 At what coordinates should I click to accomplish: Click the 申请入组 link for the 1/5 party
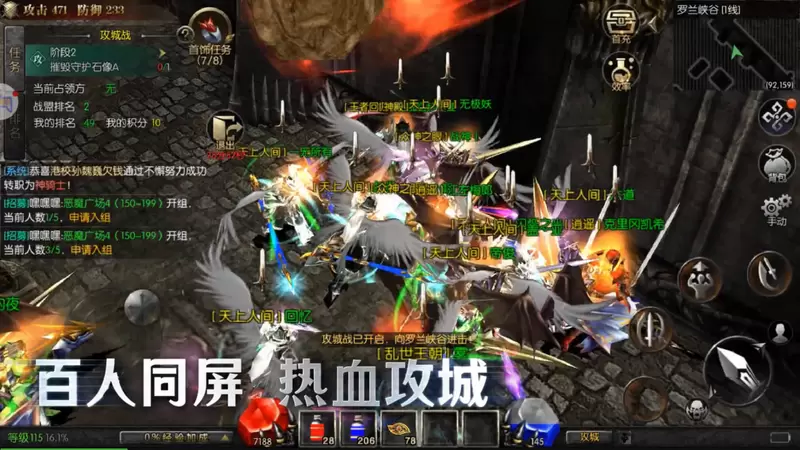click(x=88, y=217)
